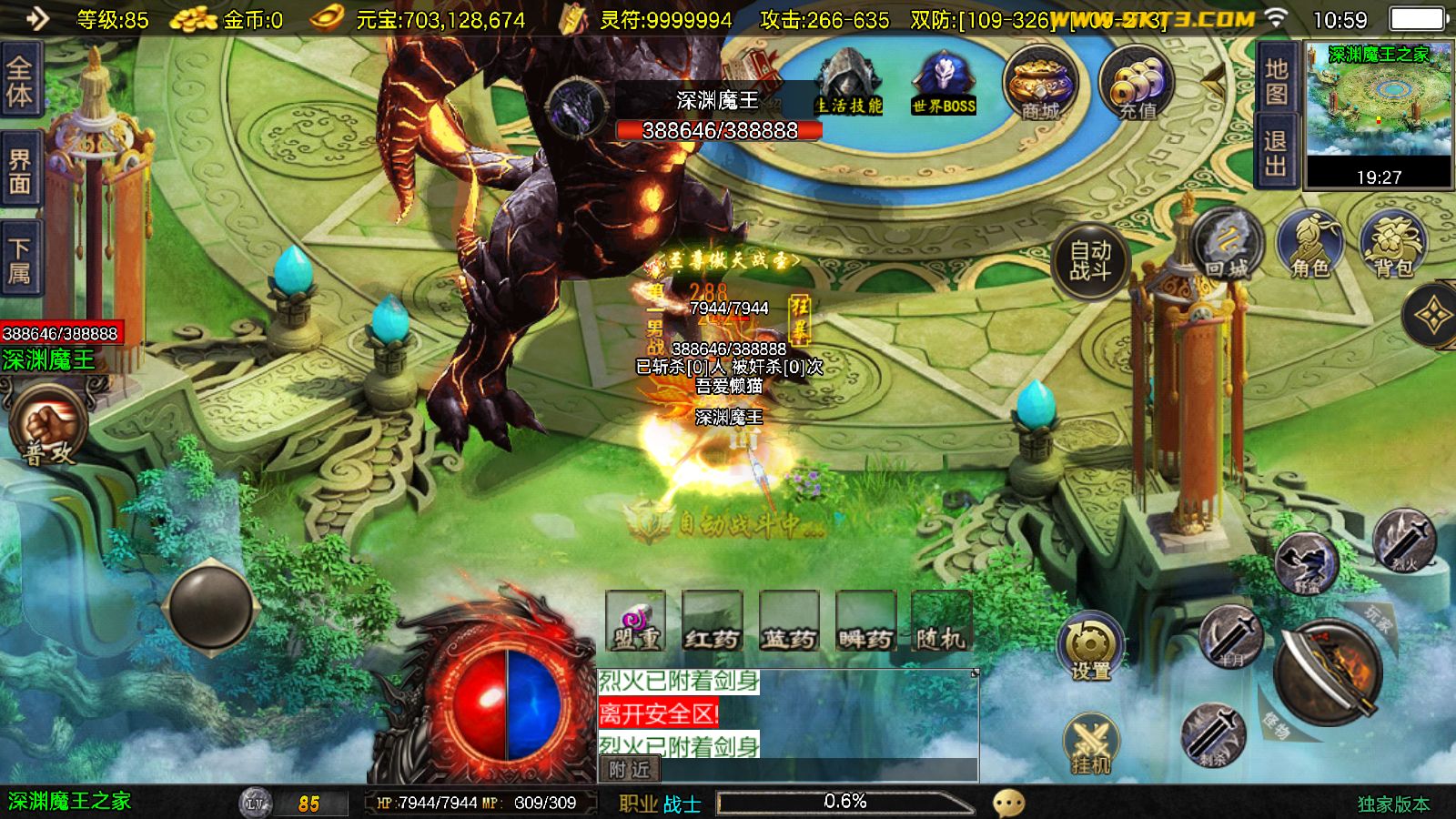1456x819 pixels.
Task: Use the 红药 red potion slot
Action: click(713, 622)
